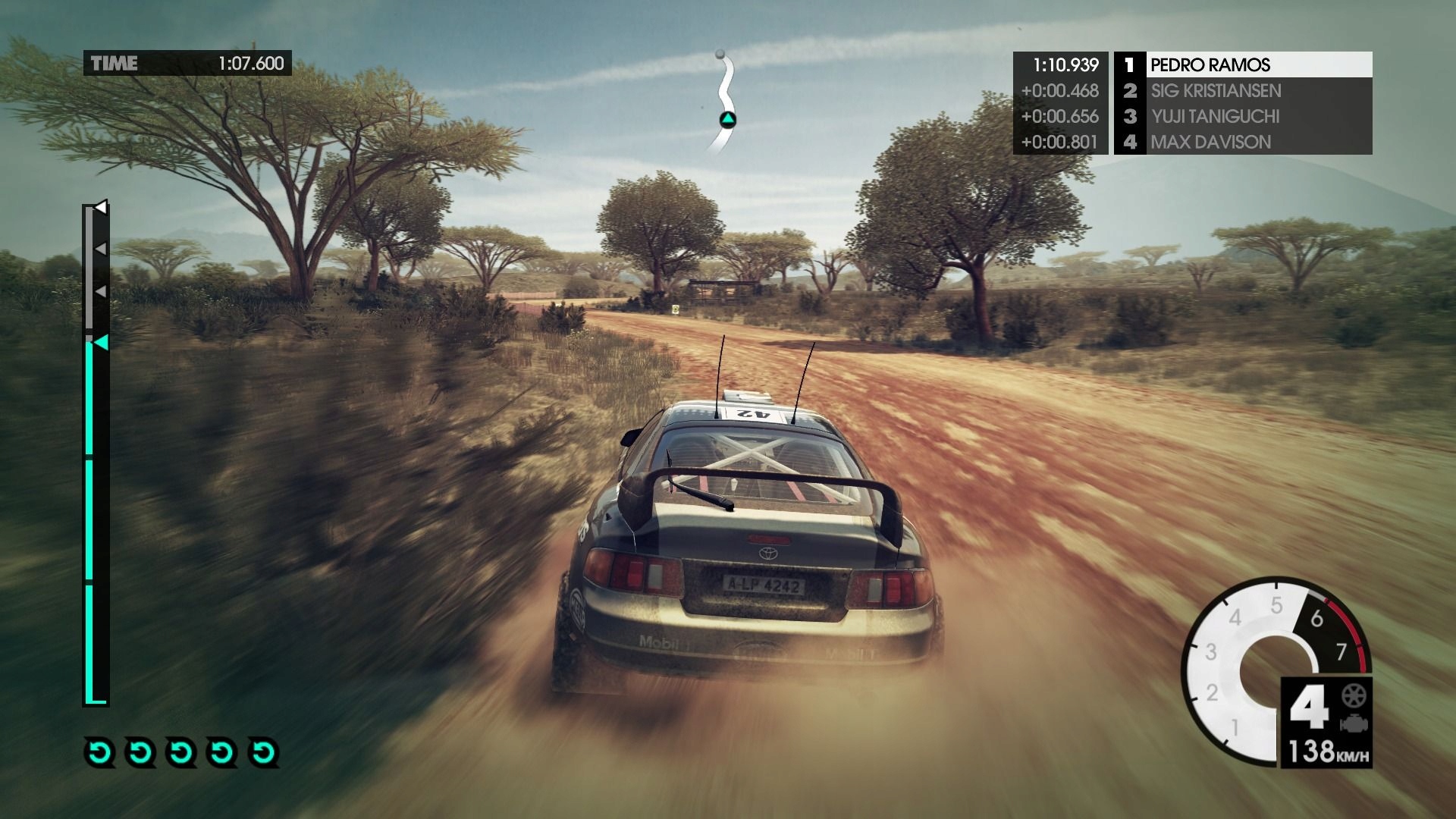The height and width of the screenshot is (819, 1456).
Task: Pick Yuji Taniguchi's standings entry
Action: click(x=1242, y=117)
